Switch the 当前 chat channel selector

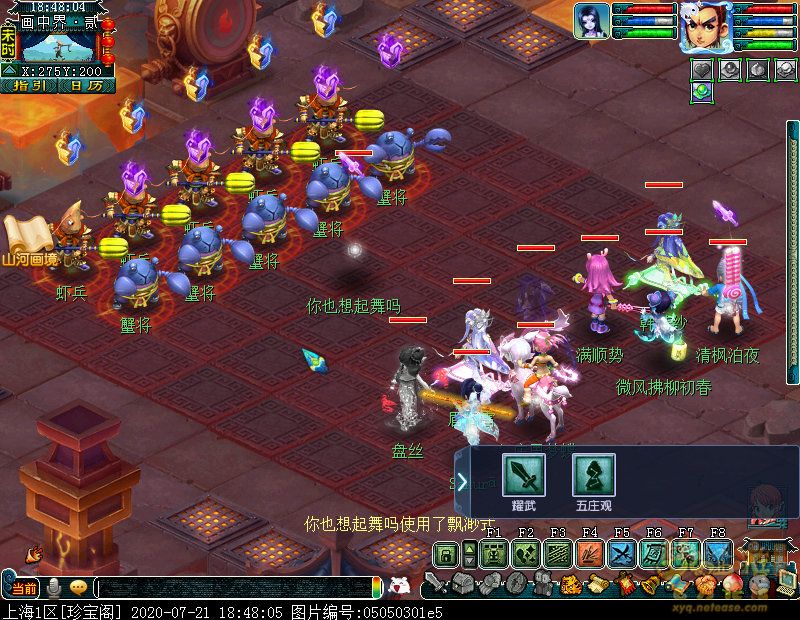pyautogui.click(x=26, y=587)
